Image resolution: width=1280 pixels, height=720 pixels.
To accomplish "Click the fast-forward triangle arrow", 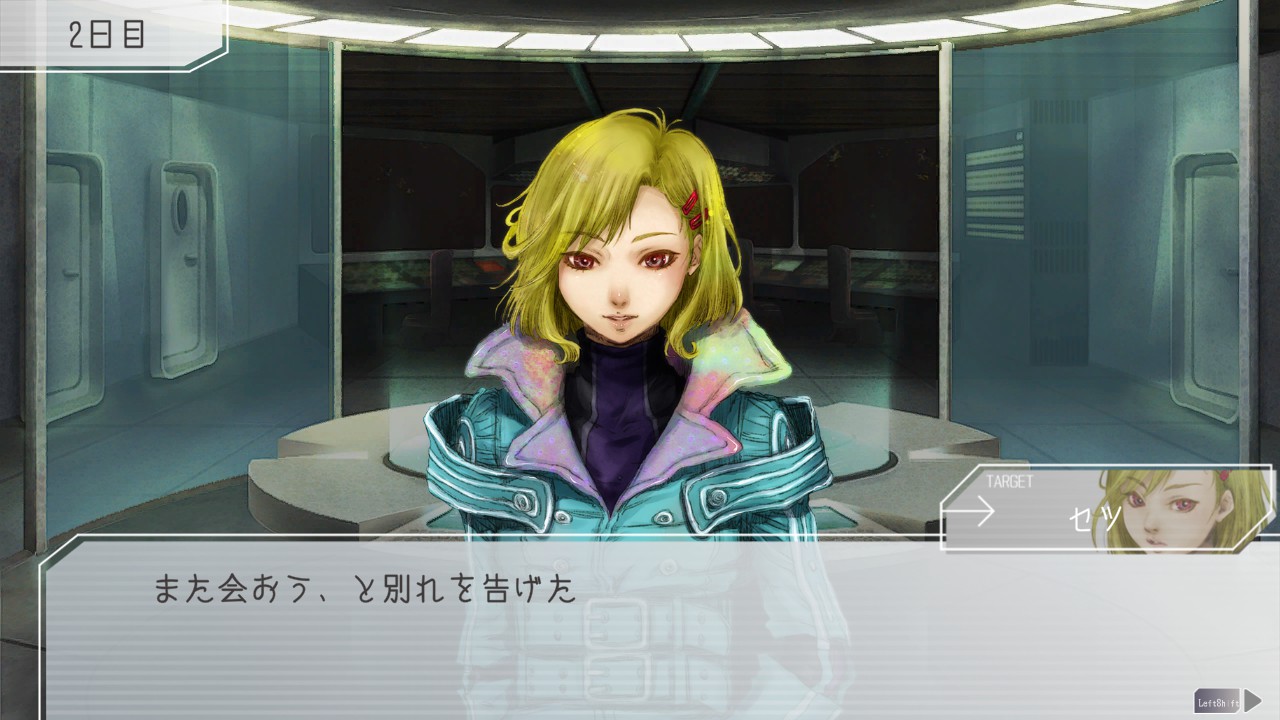I will tap(1253, 701).
